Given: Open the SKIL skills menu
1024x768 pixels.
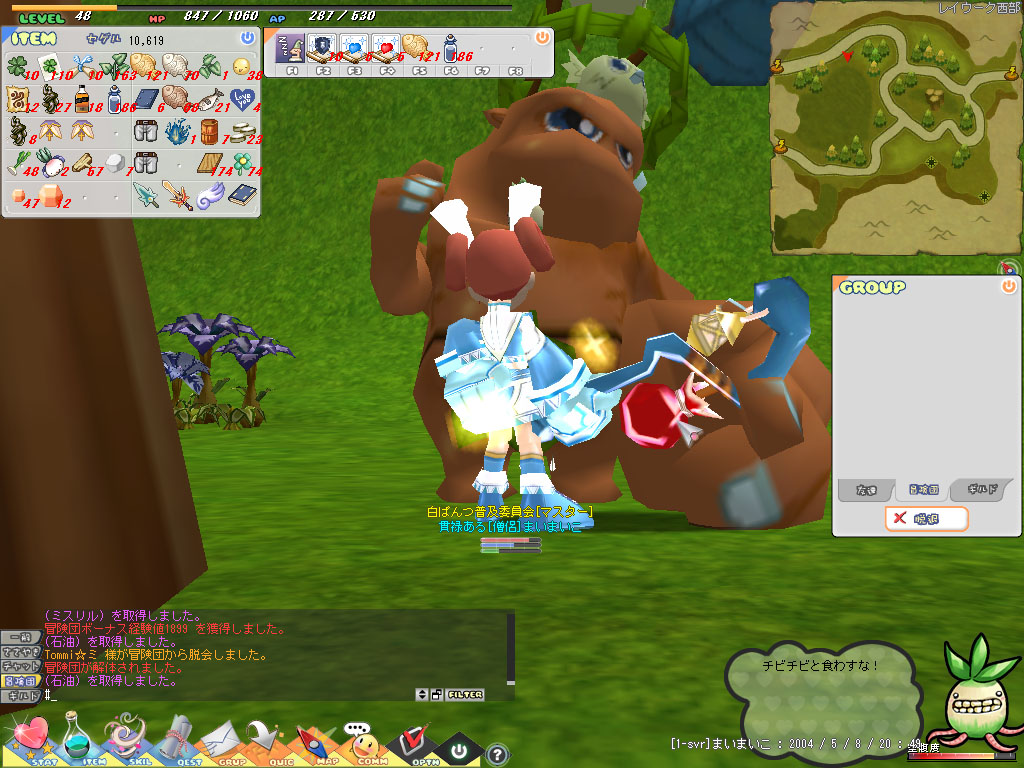Looking at the screenshot, I should coord(125,739).
